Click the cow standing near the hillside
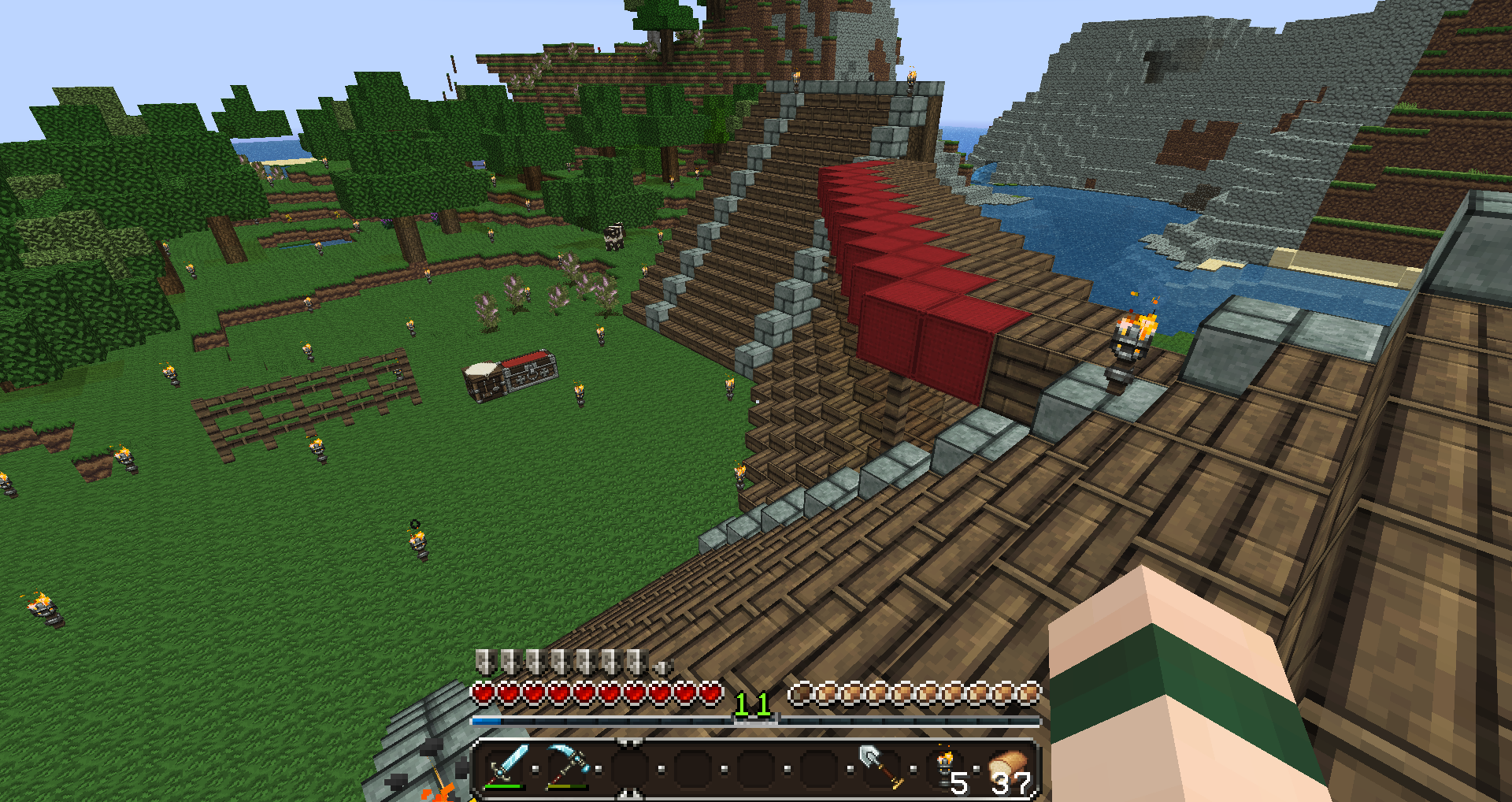The image size is (1512, 802). [x=613, y=236]
